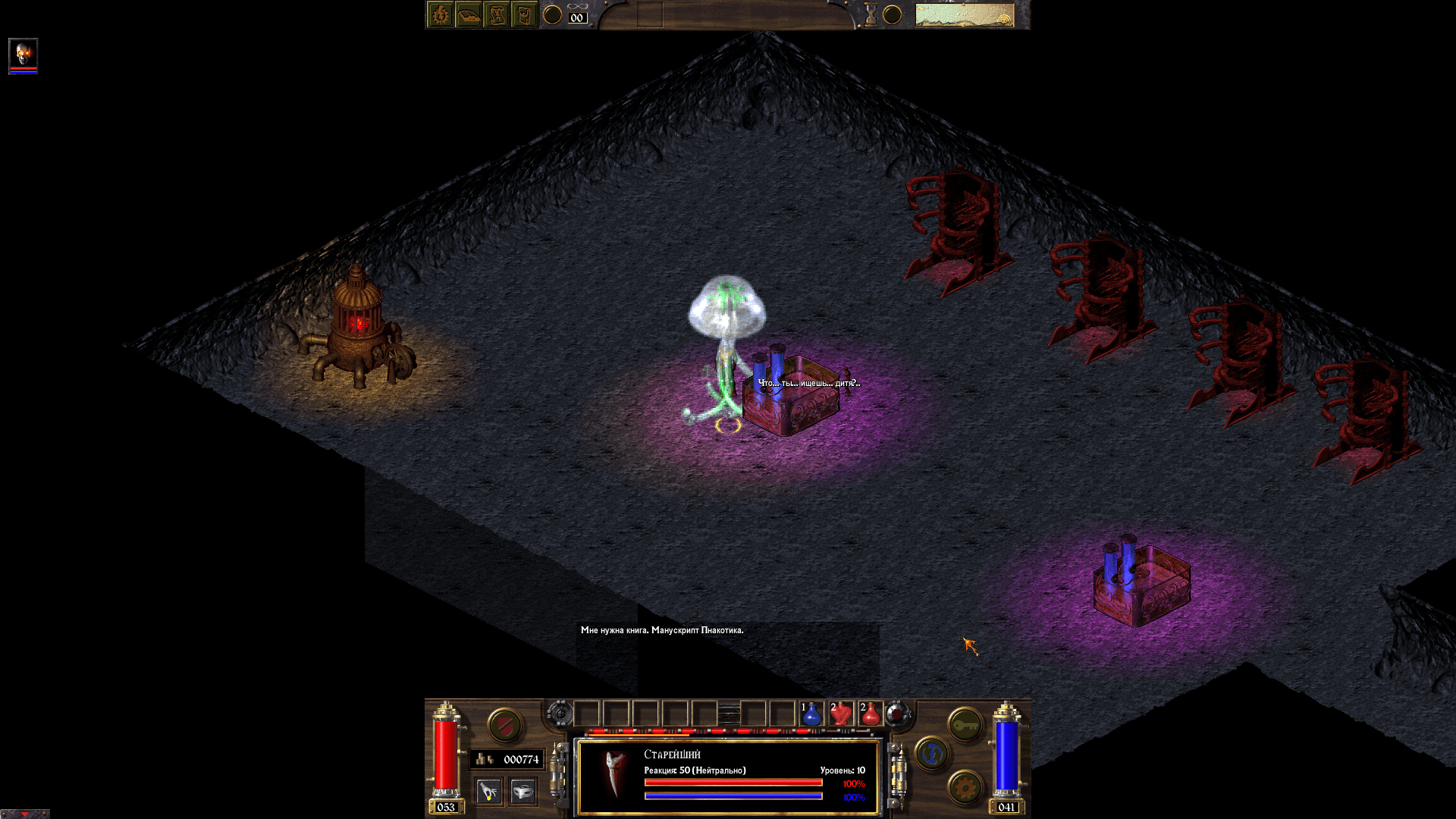Select the skull party portrait
The height and width of the screenshot is (819, 1456).
23,54
